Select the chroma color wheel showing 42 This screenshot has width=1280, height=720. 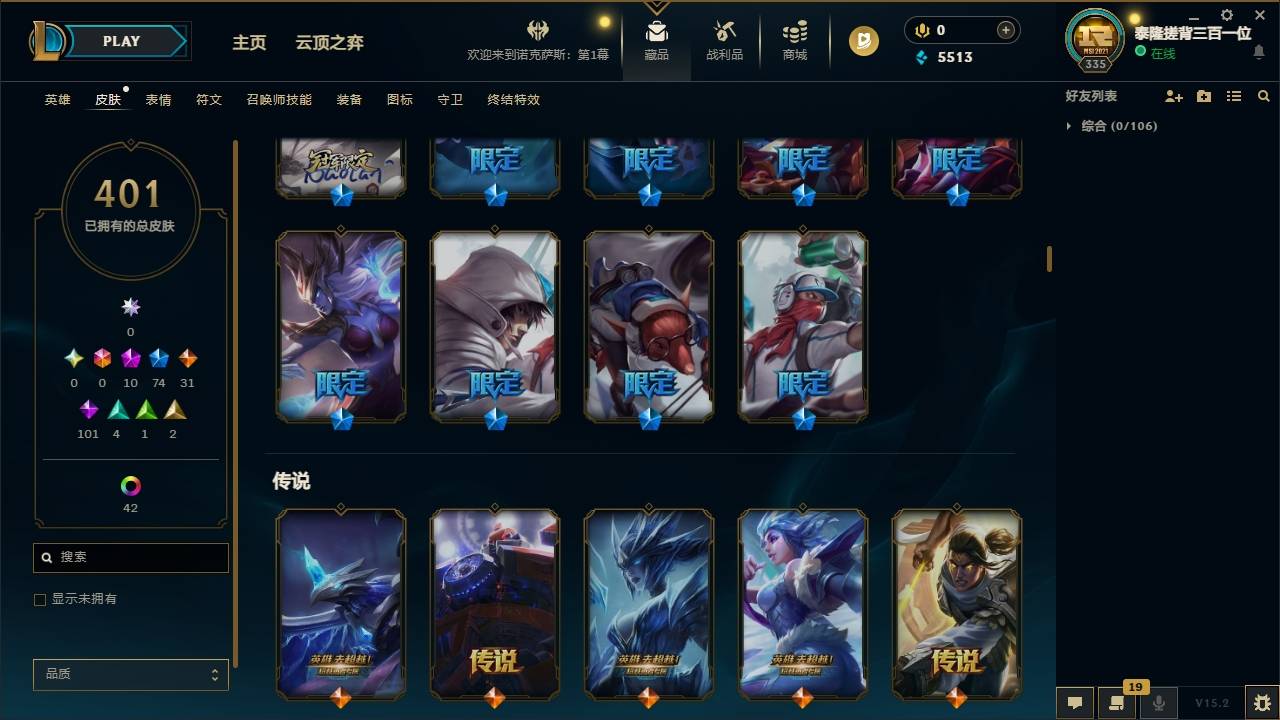pos(130,487)
